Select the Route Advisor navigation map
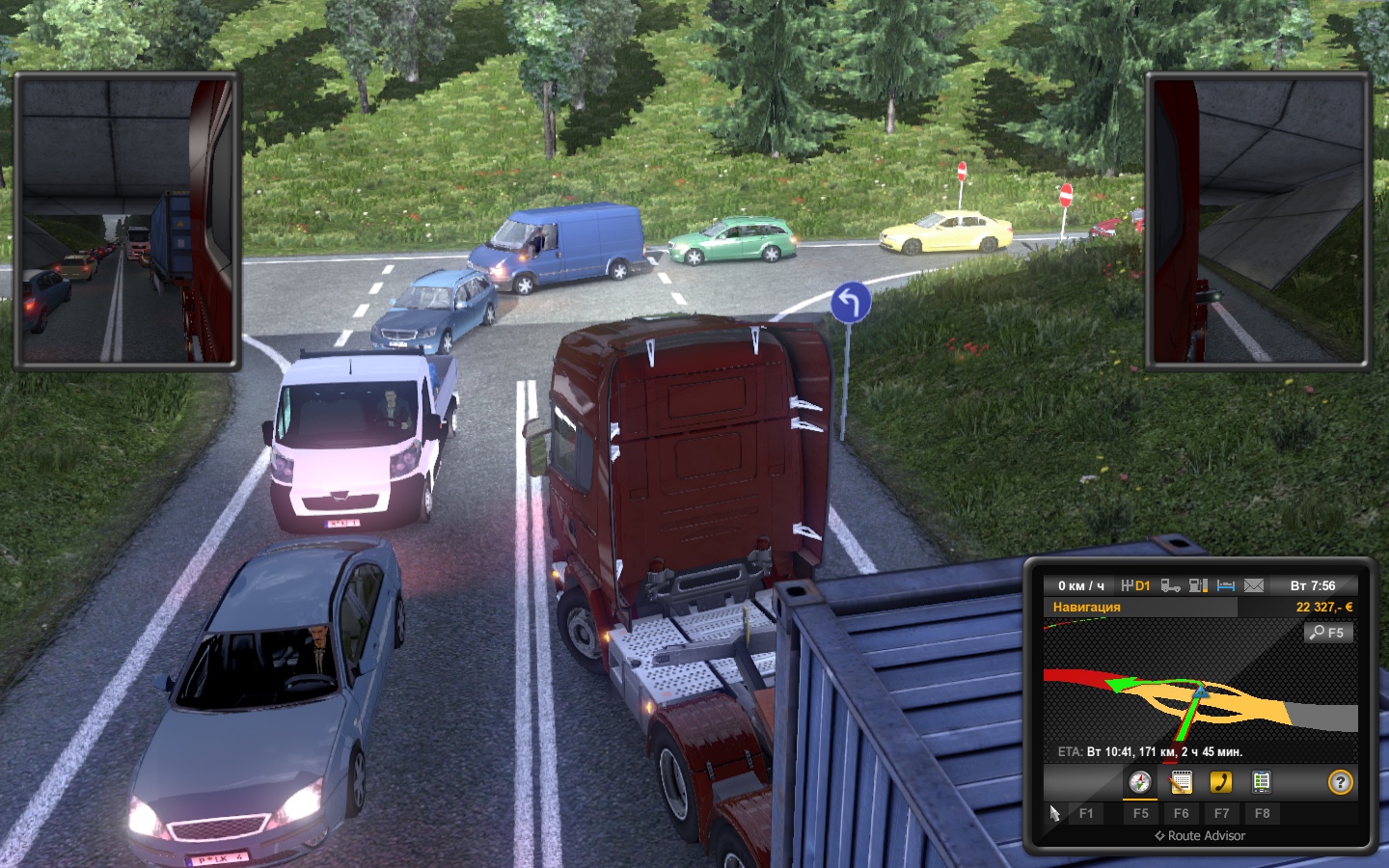Screen dimensions: 1389x868 click(1200, 690)
